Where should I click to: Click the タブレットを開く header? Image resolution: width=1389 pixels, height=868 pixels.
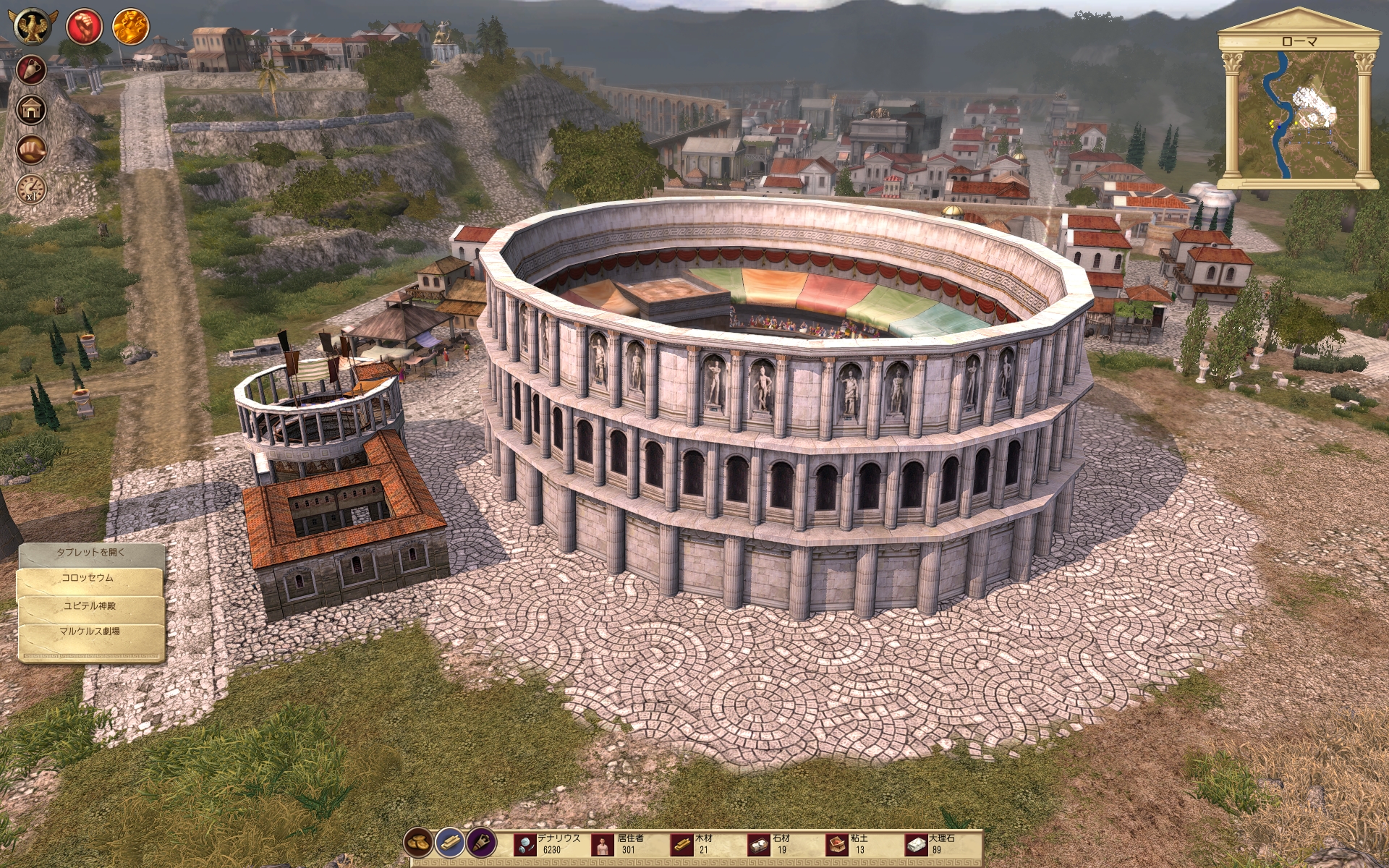tap(91, 553)
